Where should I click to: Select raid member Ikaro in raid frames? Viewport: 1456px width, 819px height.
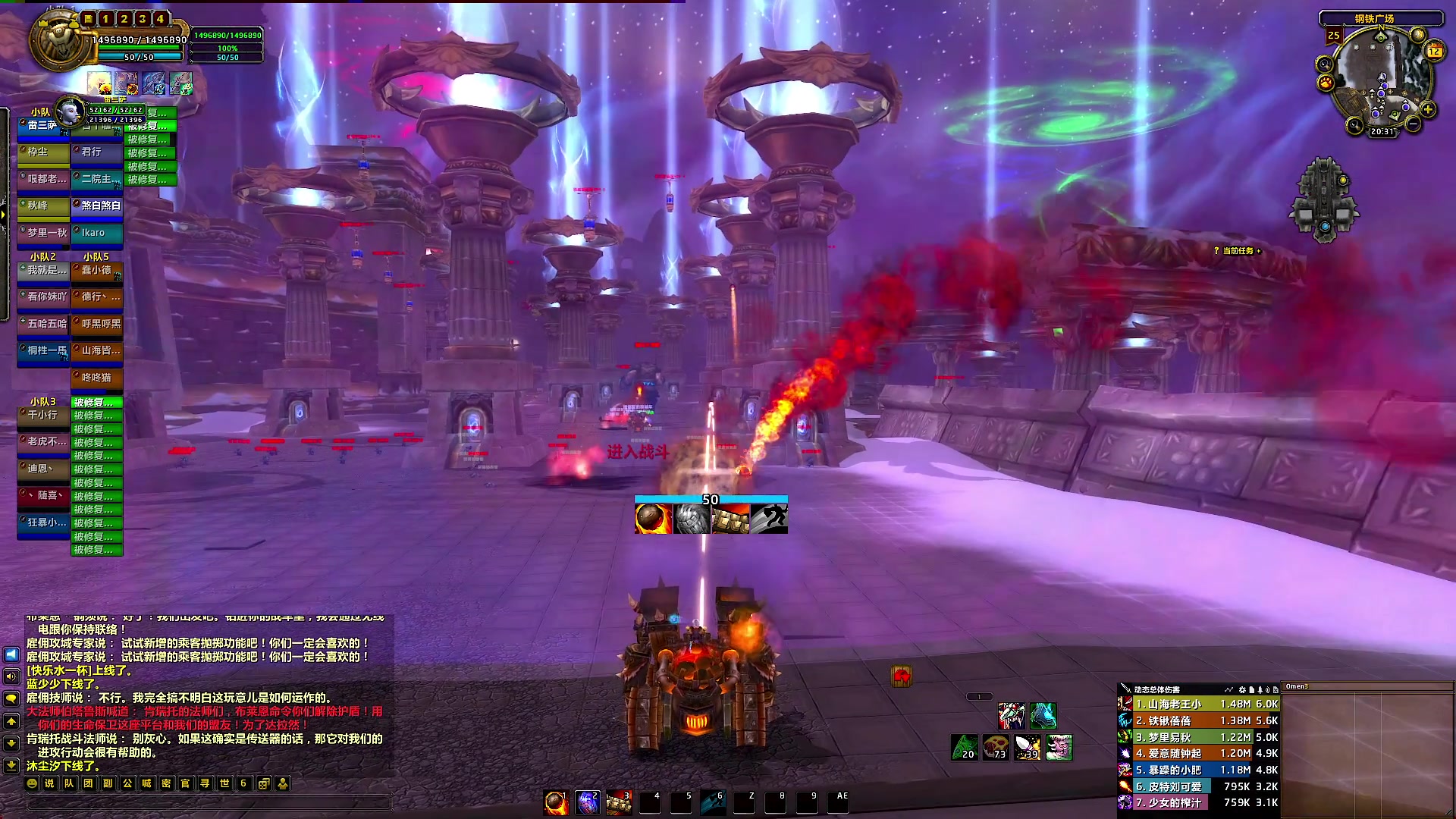pyautogui.click(x=97, y=233)
